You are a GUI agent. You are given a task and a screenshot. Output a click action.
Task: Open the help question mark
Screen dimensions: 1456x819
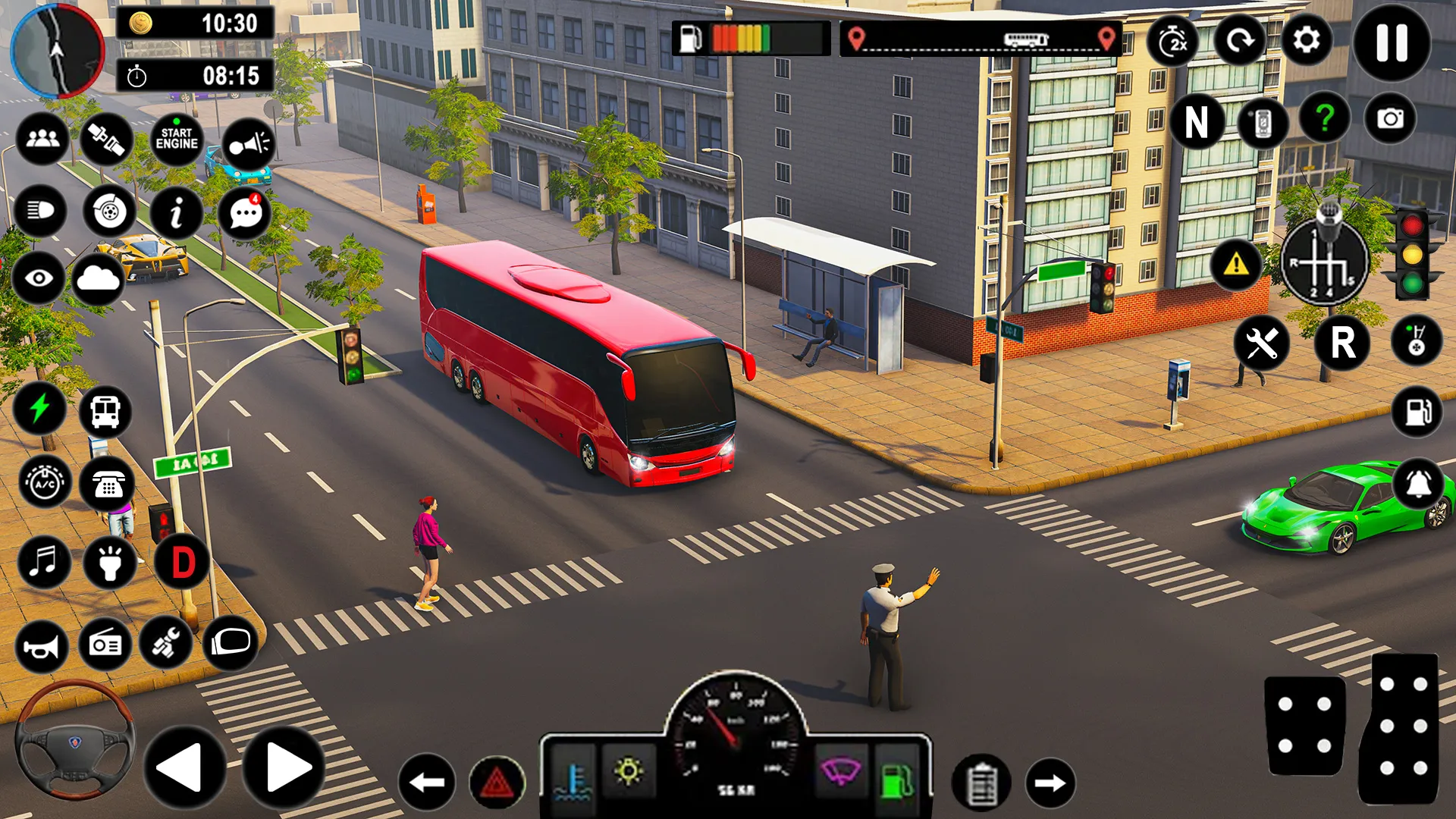click(x=1324, y=118)
